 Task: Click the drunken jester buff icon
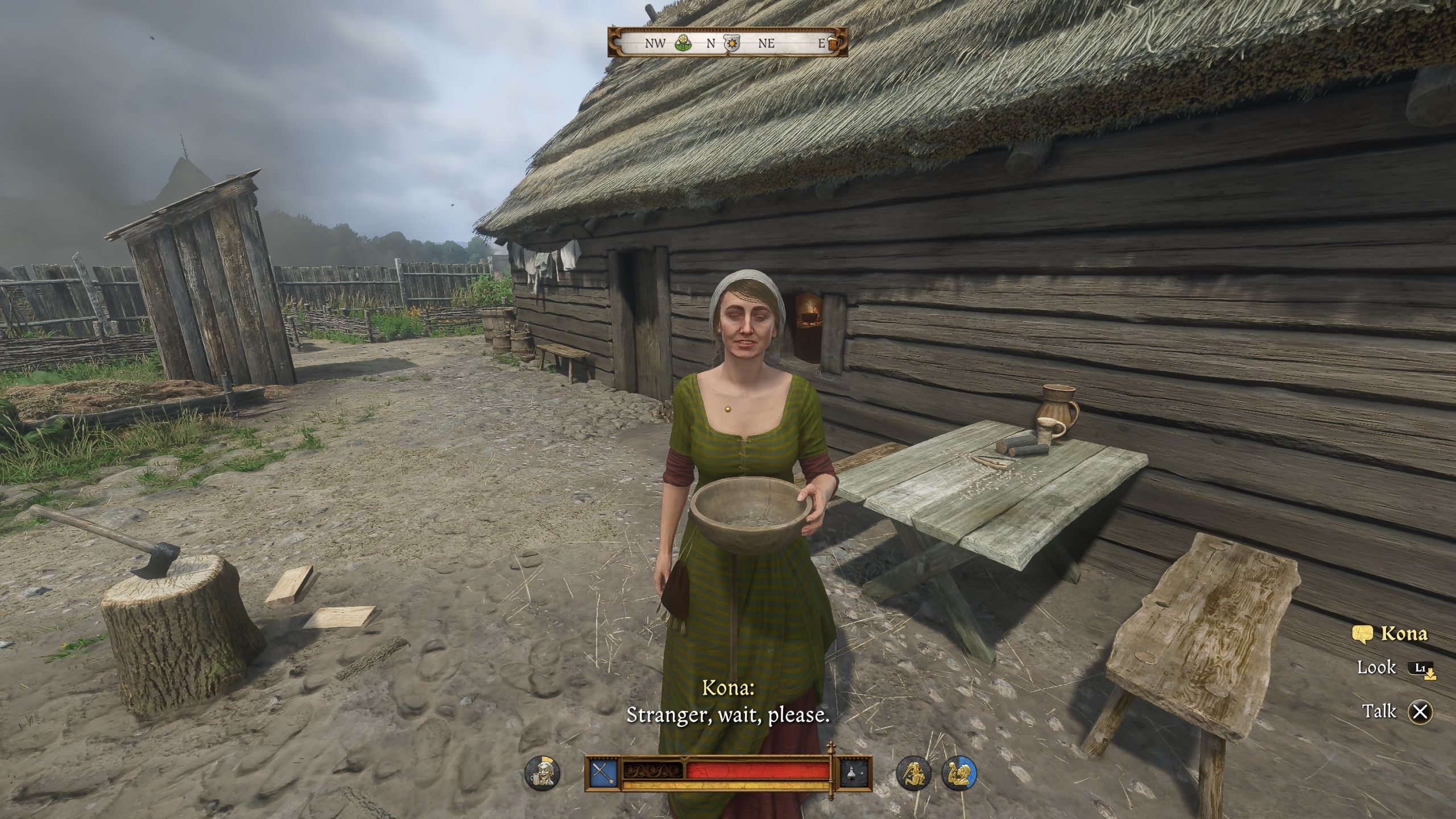[543, 772]
